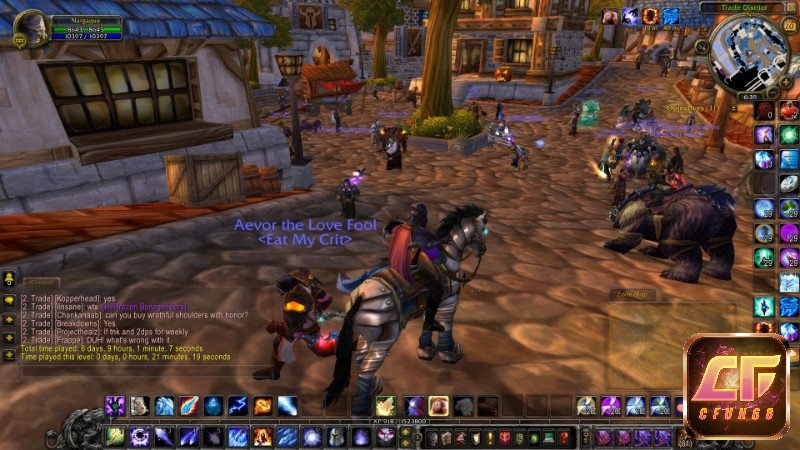Click the player portrait in the corner
800x450 pixels.
(x=31, y=27)
